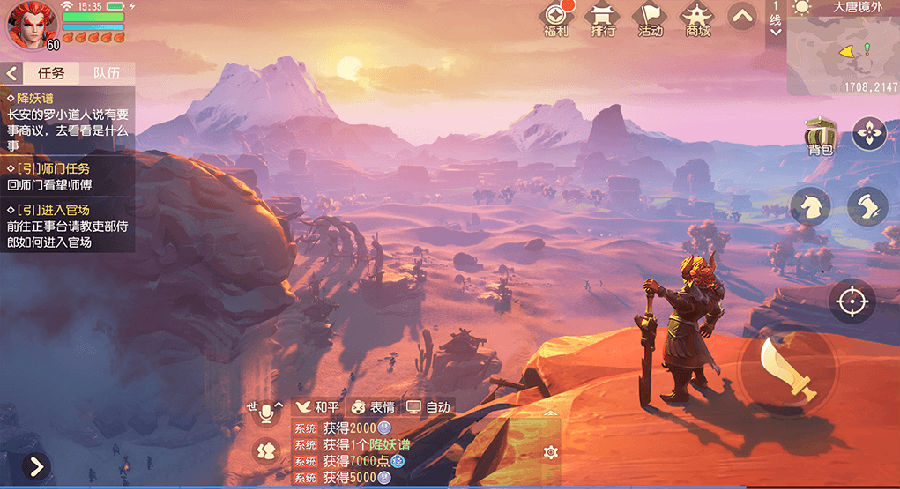The height and width of the screenshot is (489, 900).
Task: Collapse the top menu with the up arrow
Action: point(741,16)
